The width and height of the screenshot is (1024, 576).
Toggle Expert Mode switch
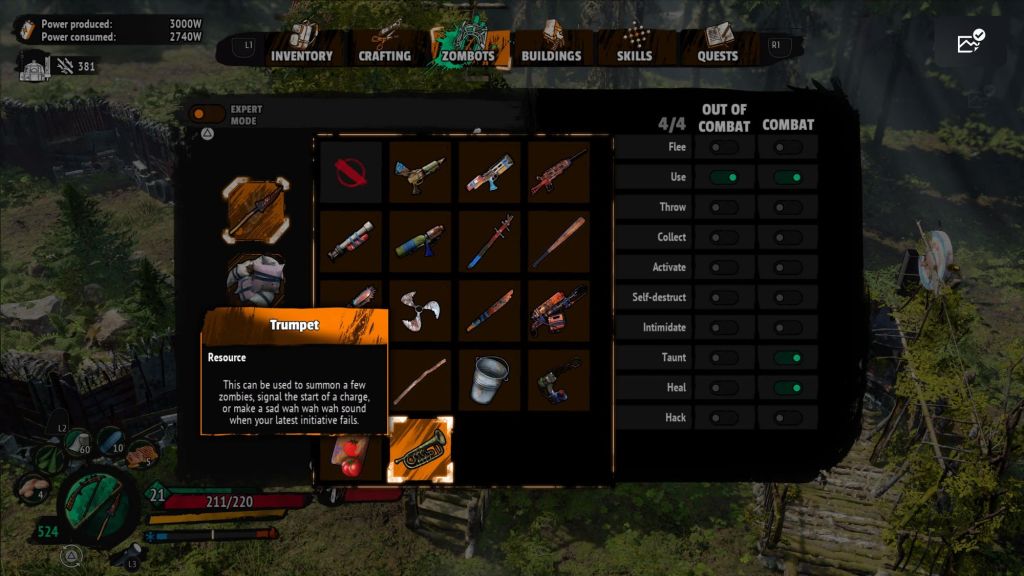pos(207,114)
